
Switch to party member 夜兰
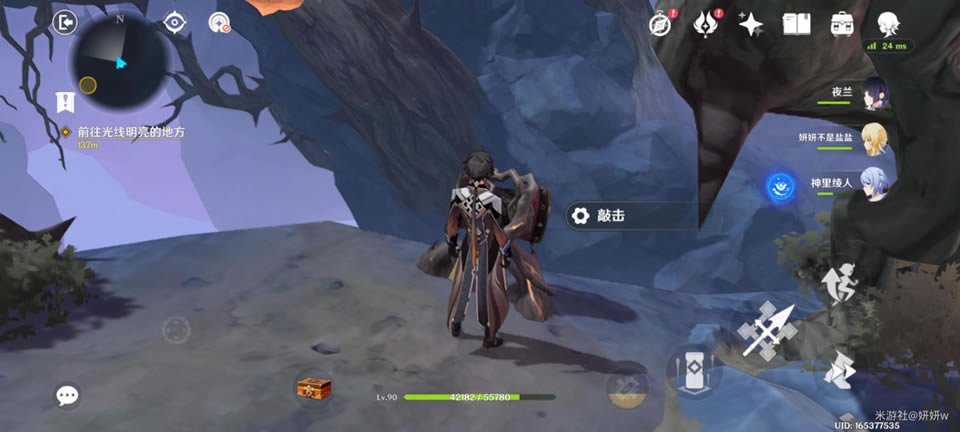(874, 91)
